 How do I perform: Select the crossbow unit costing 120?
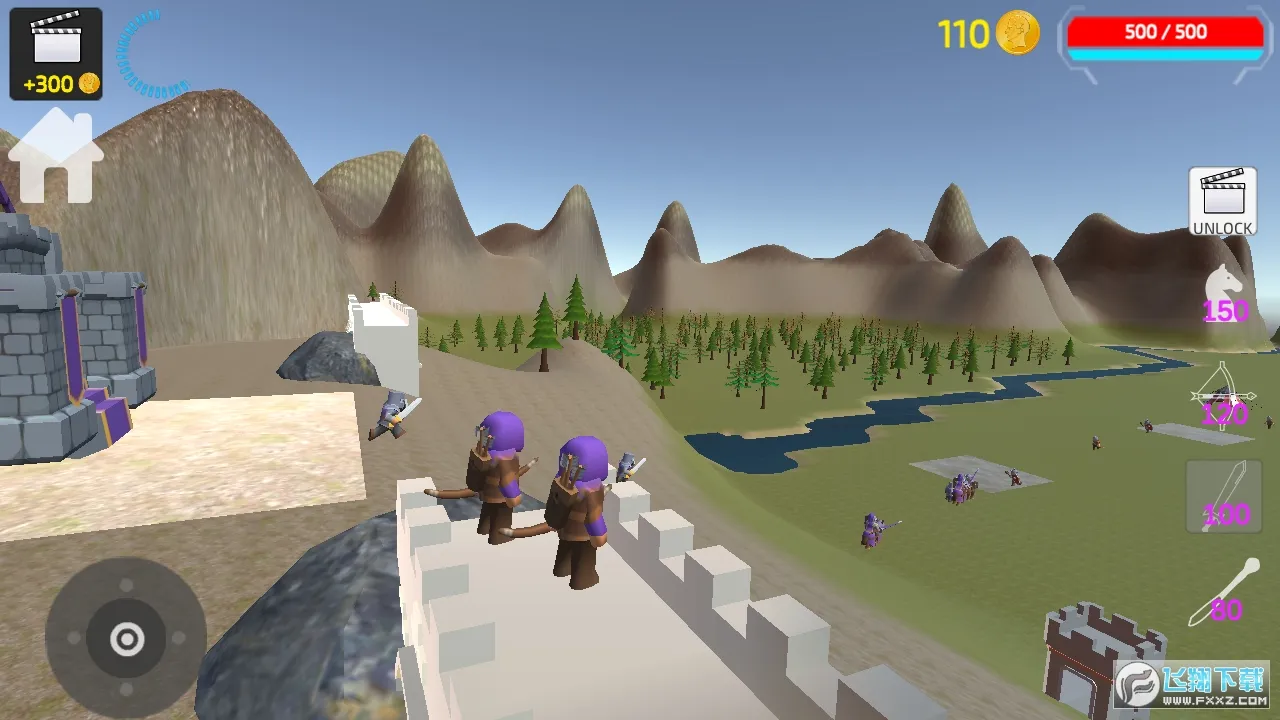click(x=1223, y=398)
